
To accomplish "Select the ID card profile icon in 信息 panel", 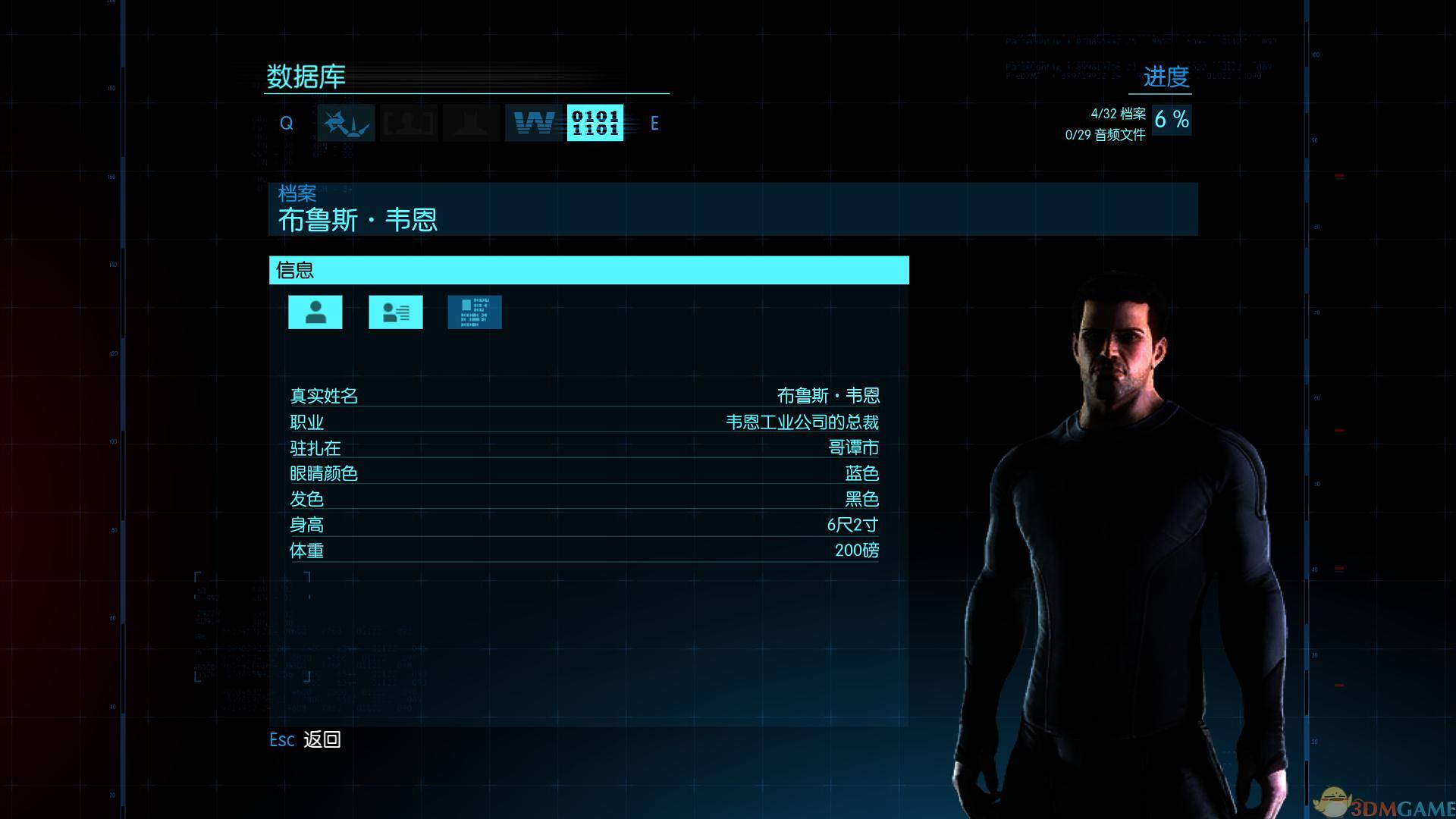I will [395, 311].
